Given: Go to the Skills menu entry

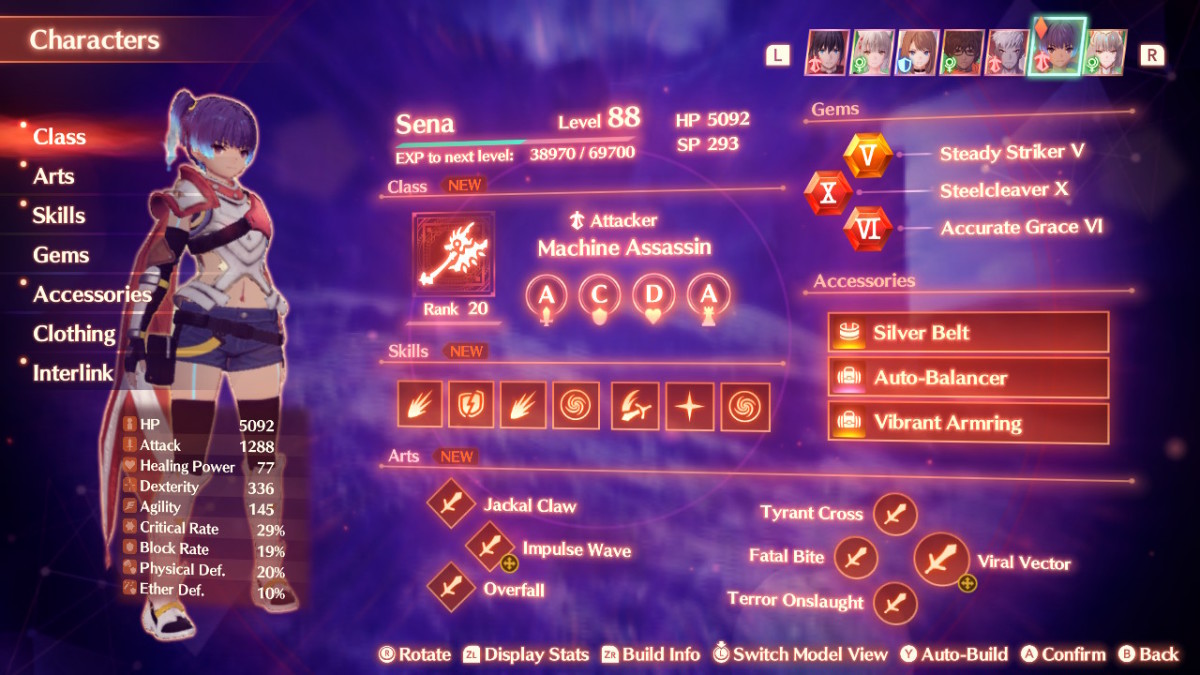Looking at the screenshot, I should pos(58,215).
